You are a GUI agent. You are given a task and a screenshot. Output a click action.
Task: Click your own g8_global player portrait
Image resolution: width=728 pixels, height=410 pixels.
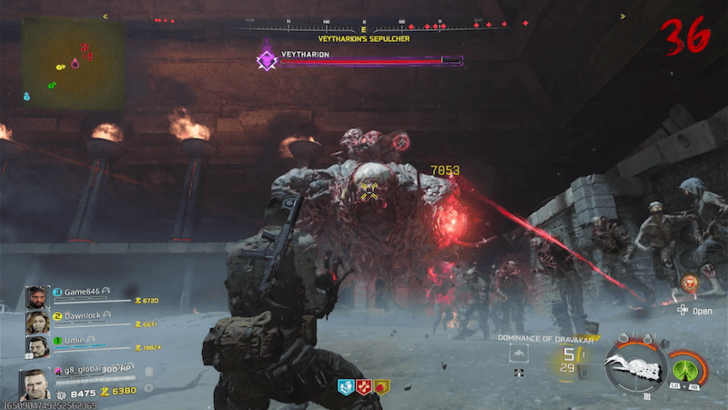[x=34, y=383]
